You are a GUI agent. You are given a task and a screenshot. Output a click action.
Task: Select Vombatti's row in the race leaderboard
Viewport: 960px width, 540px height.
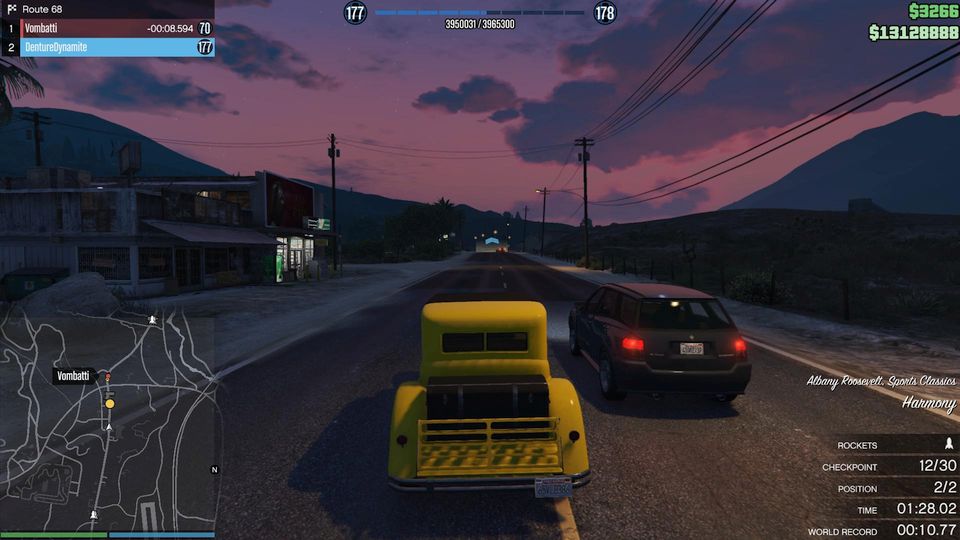click(108, 29)
